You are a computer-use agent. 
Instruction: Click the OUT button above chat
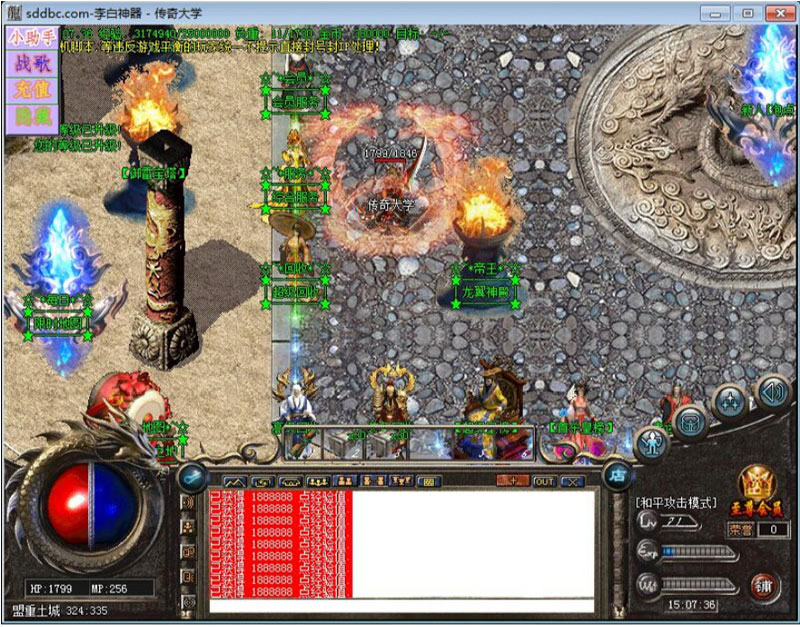[544, 481]
